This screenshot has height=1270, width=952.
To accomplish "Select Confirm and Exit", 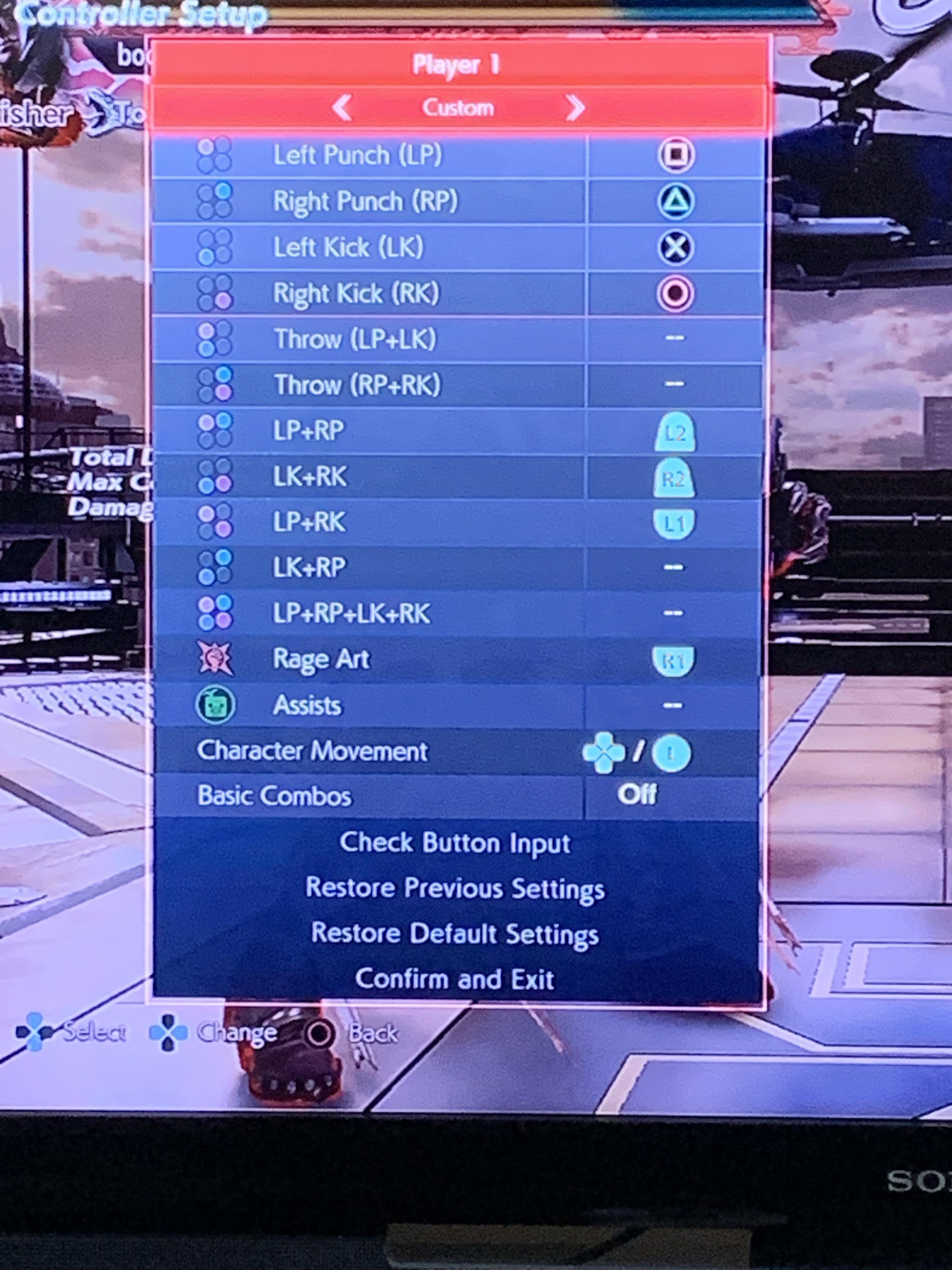I will [454, 979].
